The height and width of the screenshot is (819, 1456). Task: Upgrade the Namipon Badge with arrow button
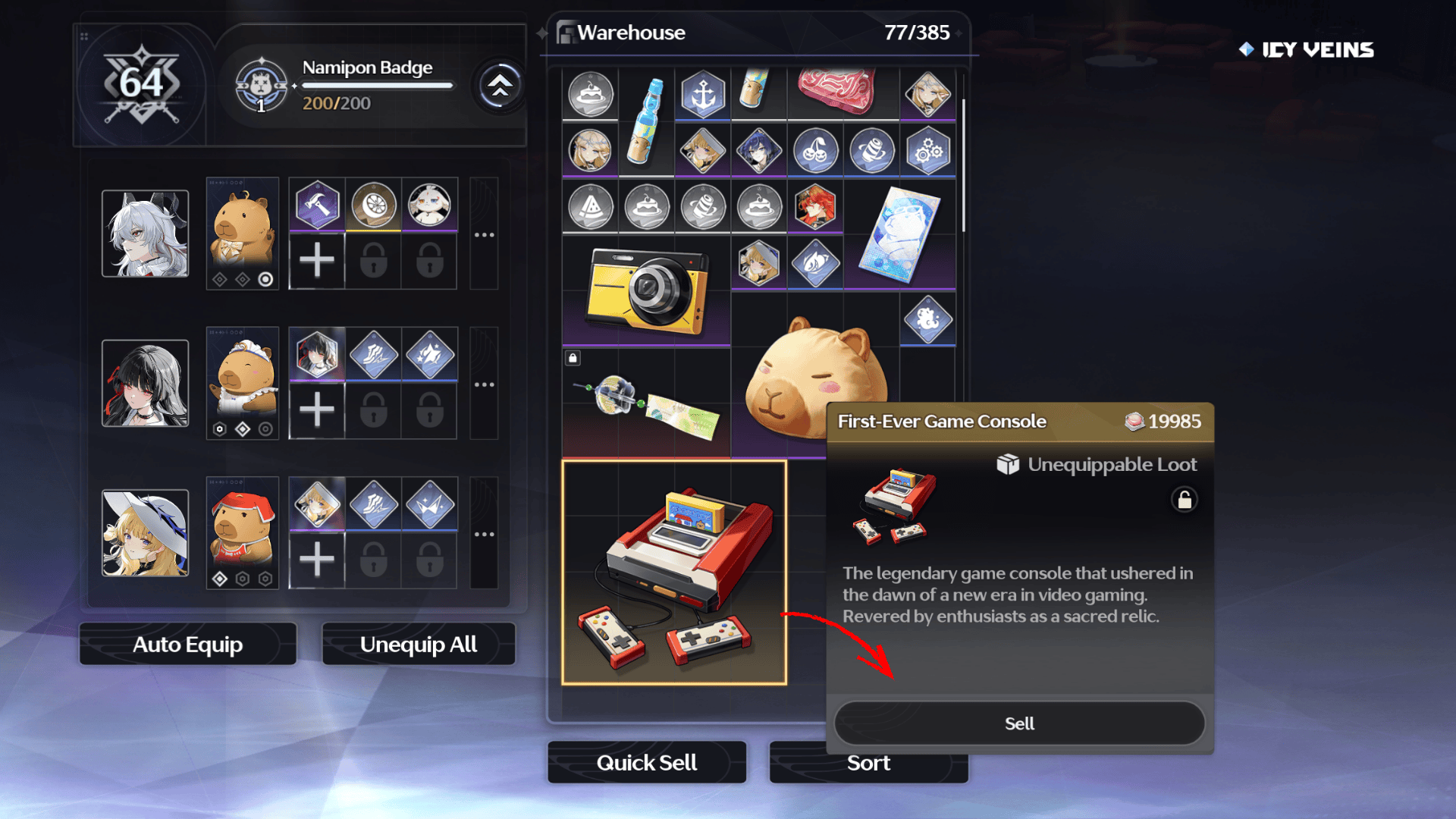(x=499, y=86)
